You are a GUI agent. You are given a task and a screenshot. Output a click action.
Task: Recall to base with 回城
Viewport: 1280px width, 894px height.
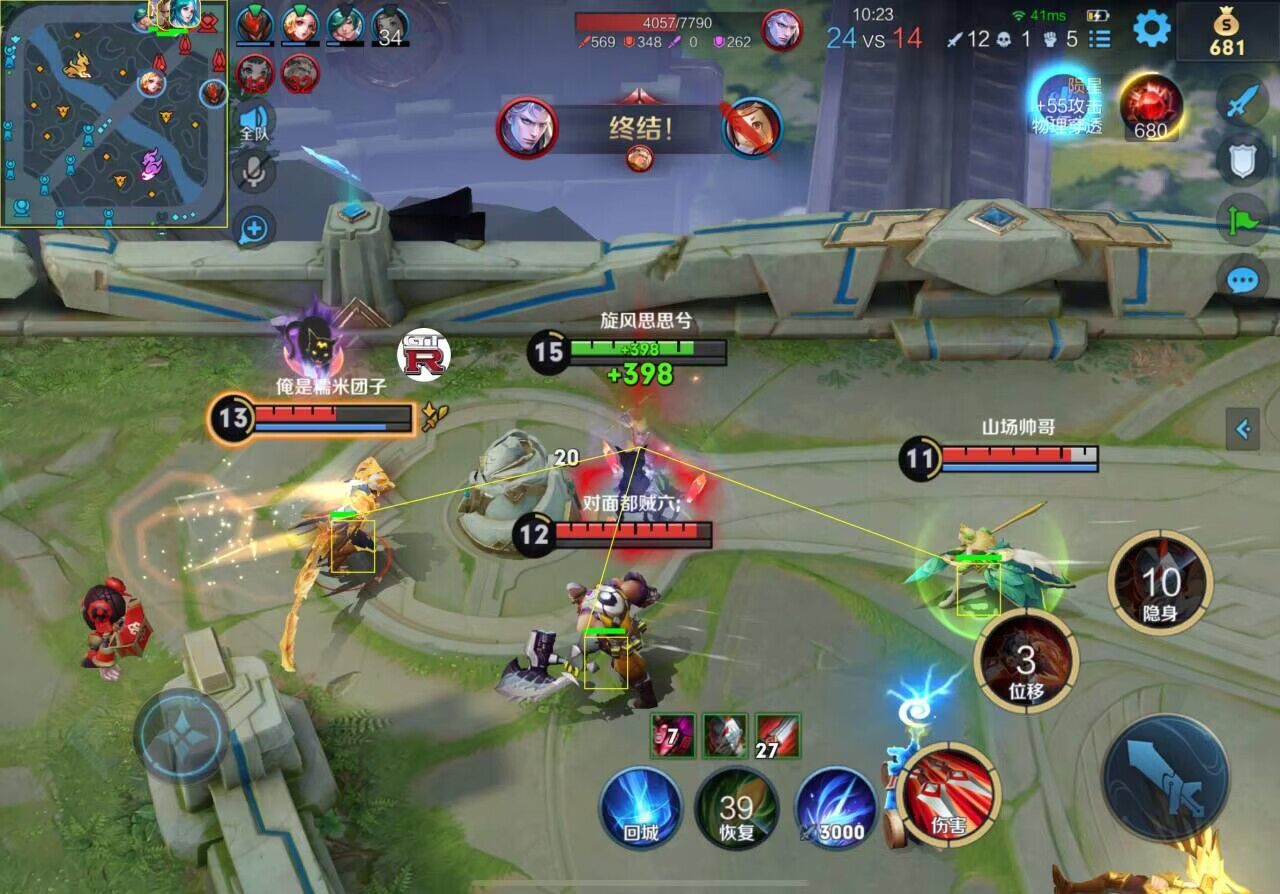(640, 808)
